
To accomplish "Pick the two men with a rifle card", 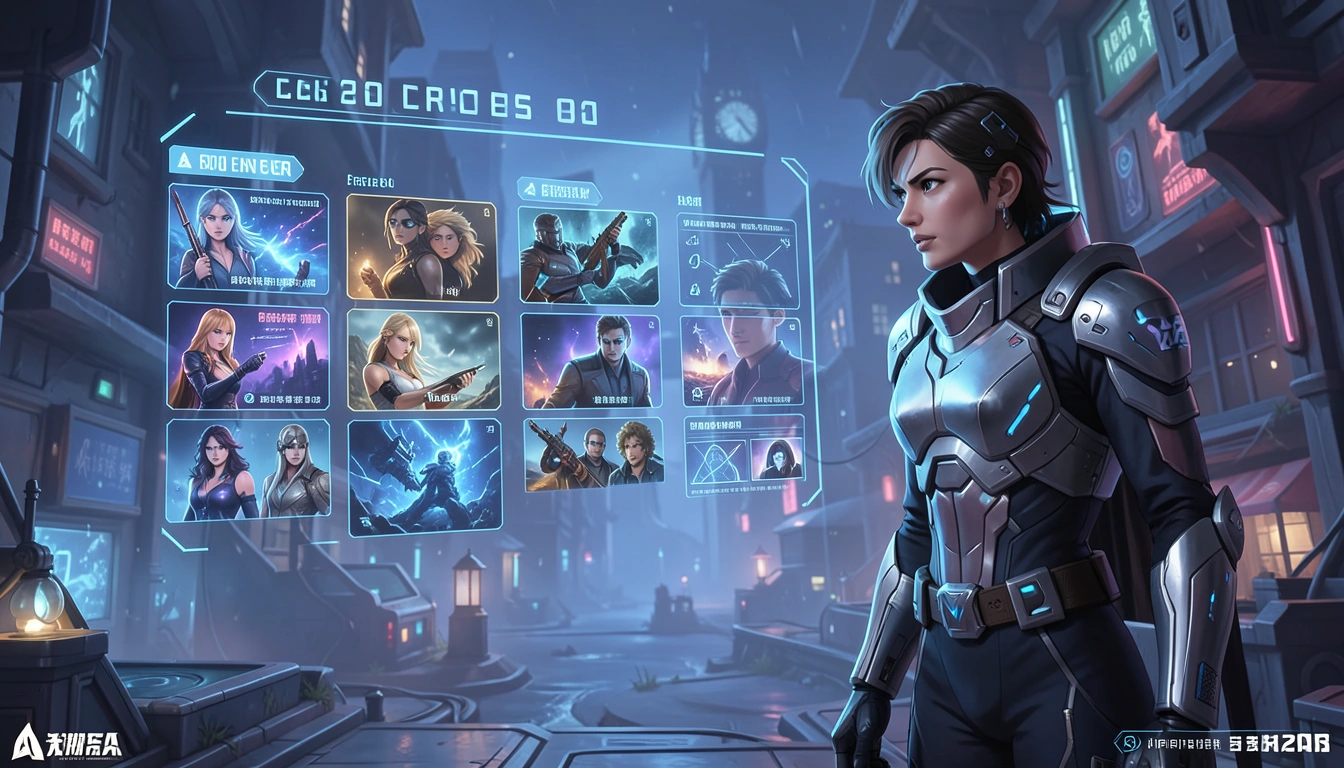I will [593, 454].
